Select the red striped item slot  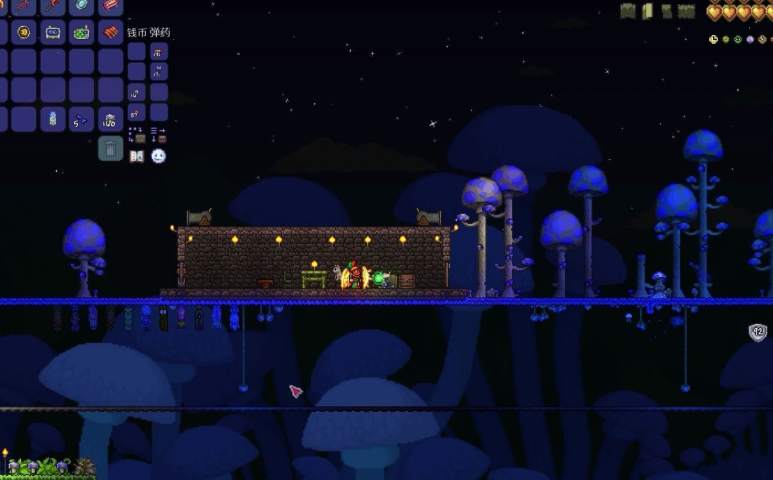click(110, 32)
